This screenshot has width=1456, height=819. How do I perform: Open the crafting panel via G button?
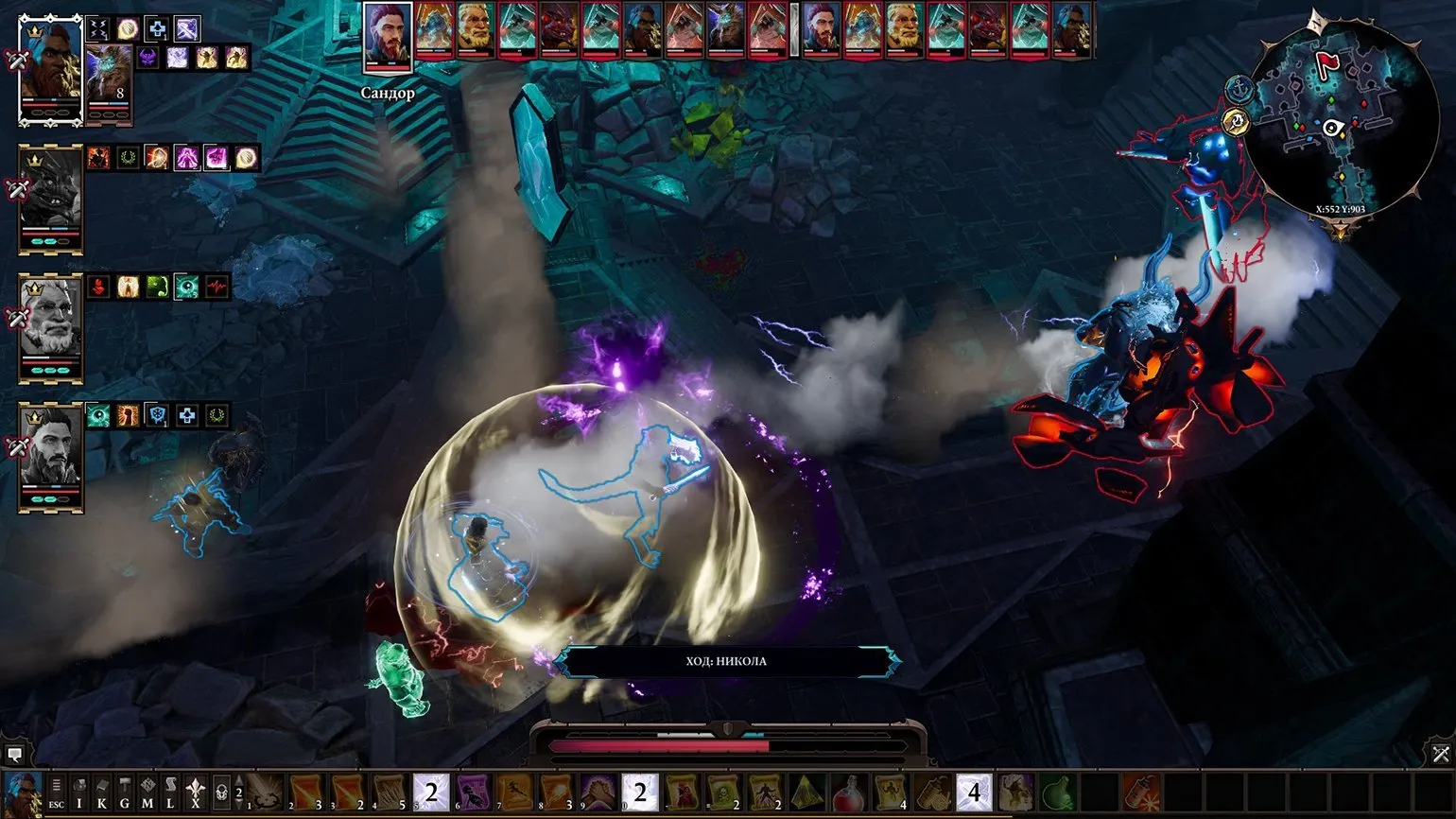point(125,793)
